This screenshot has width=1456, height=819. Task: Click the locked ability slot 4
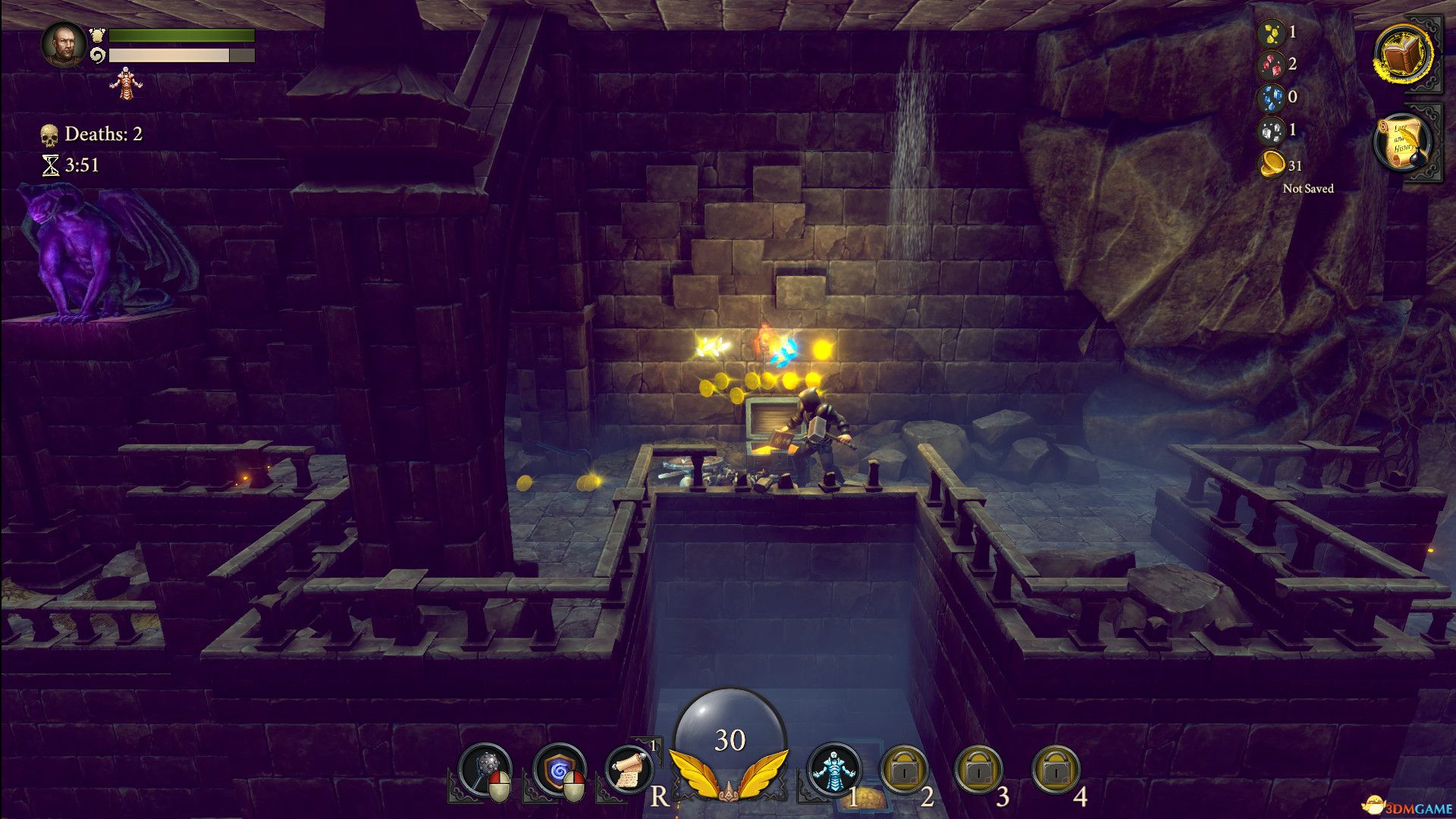(x=1056, y=770)
